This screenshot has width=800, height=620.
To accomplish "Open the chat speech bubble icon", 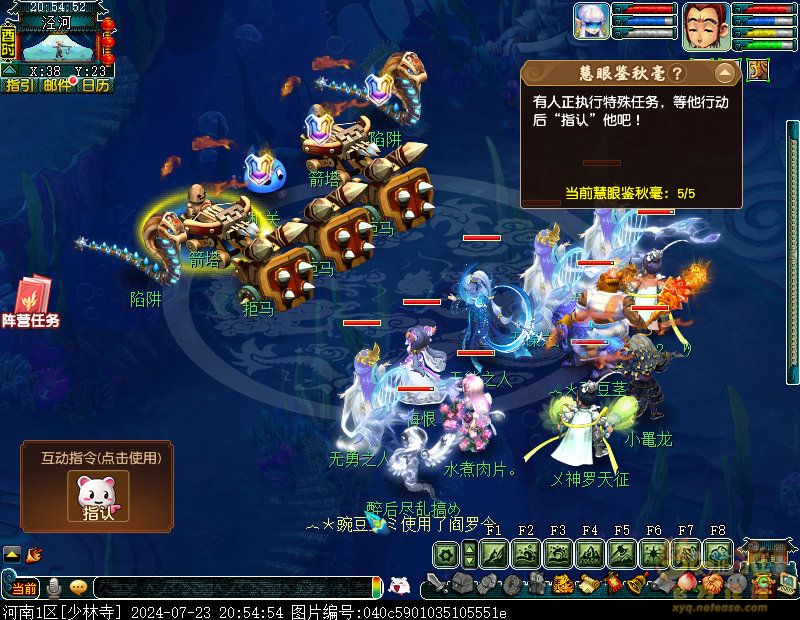I will click(x=78, y=587).
